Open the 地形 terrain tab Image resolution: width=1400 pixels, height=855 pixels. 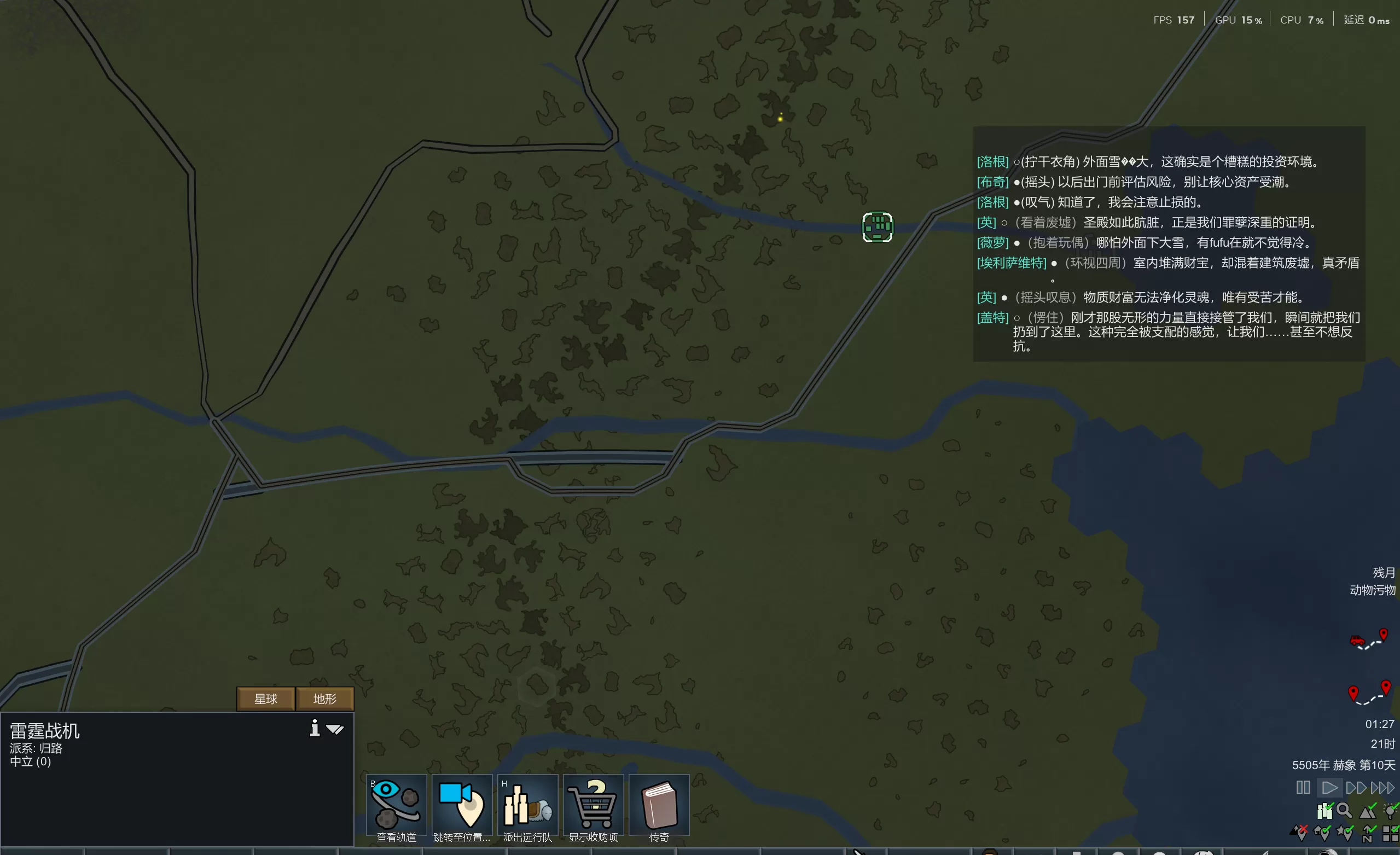325,699
